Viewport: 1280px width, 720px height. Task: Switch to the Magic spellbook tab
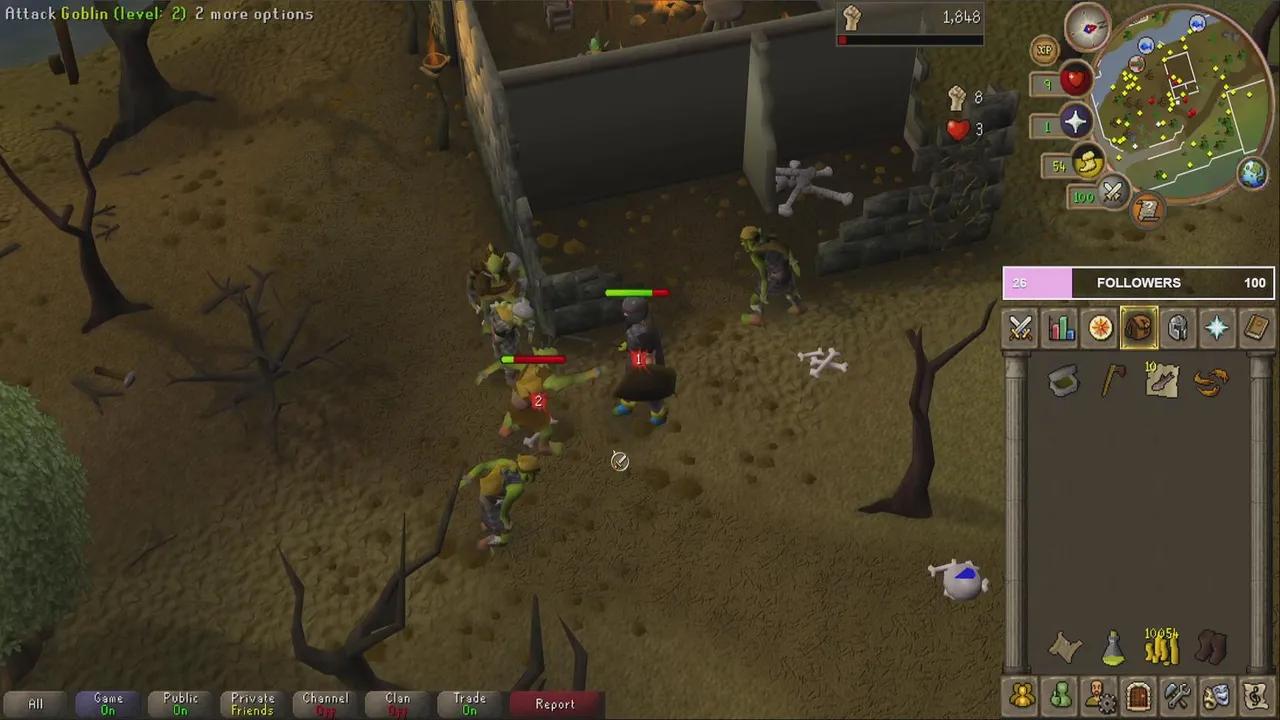click(1256, 328)
